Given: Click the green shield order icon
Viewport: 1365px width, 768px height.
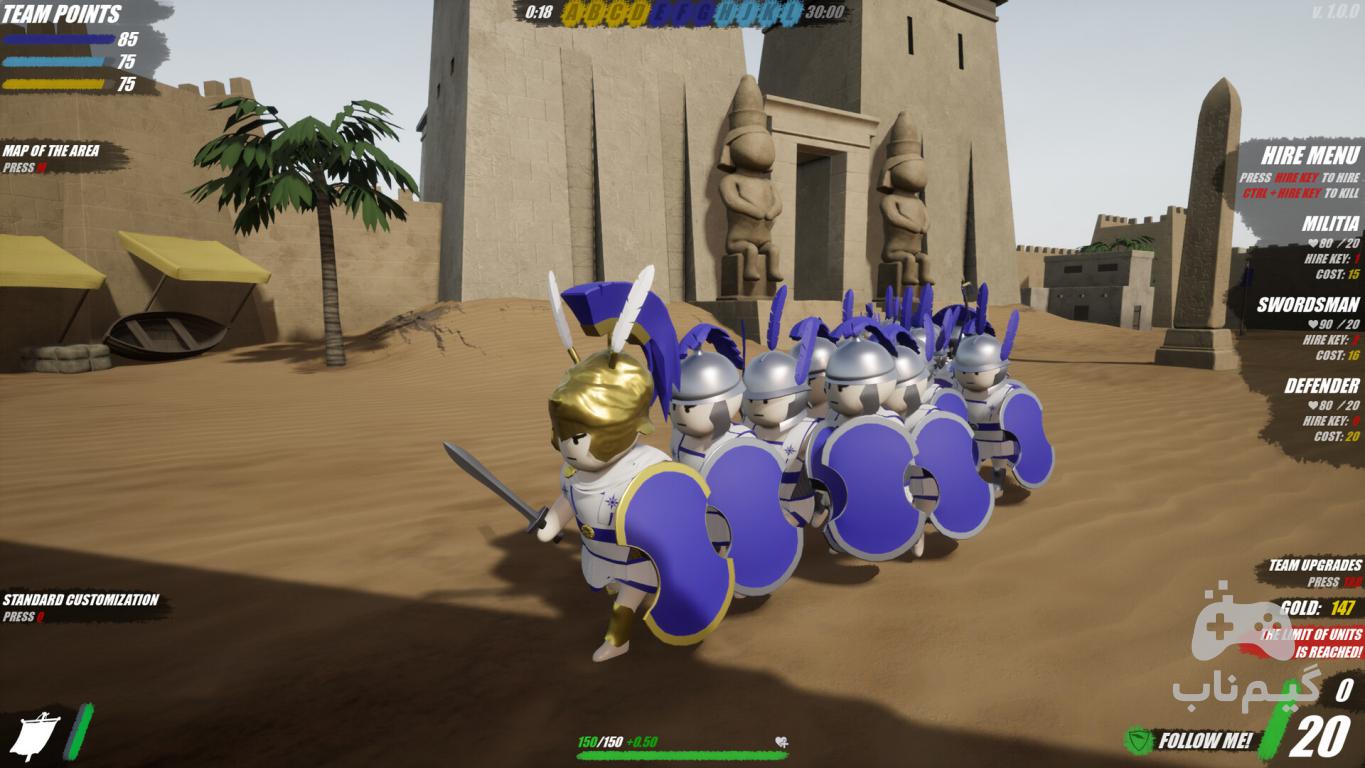Looking at the screenshot, I should click(x=1138, y=741).
